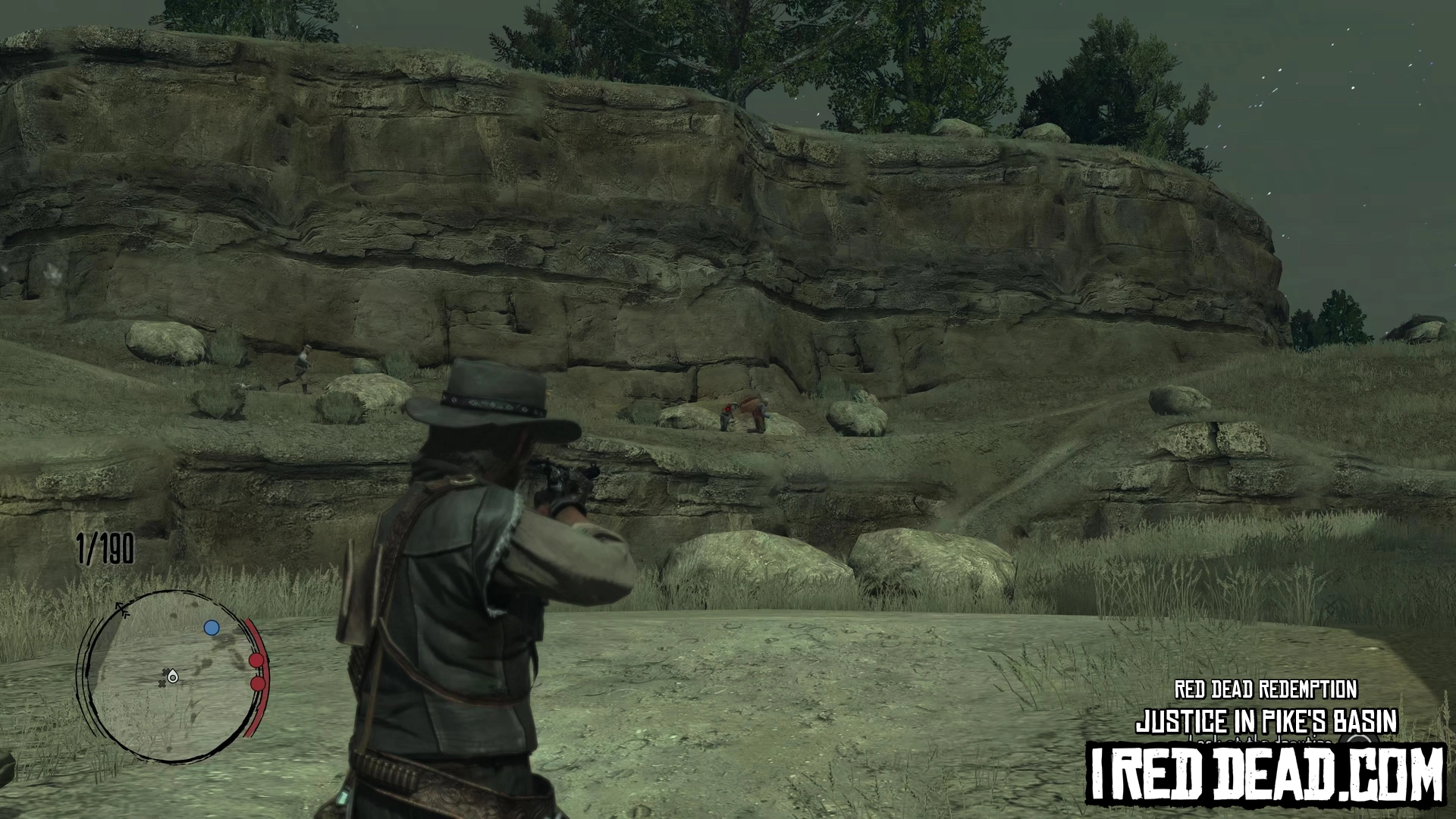
Task: Click the player position marker on the minimap
Action: pyautogui.click(x=173, y=676)
